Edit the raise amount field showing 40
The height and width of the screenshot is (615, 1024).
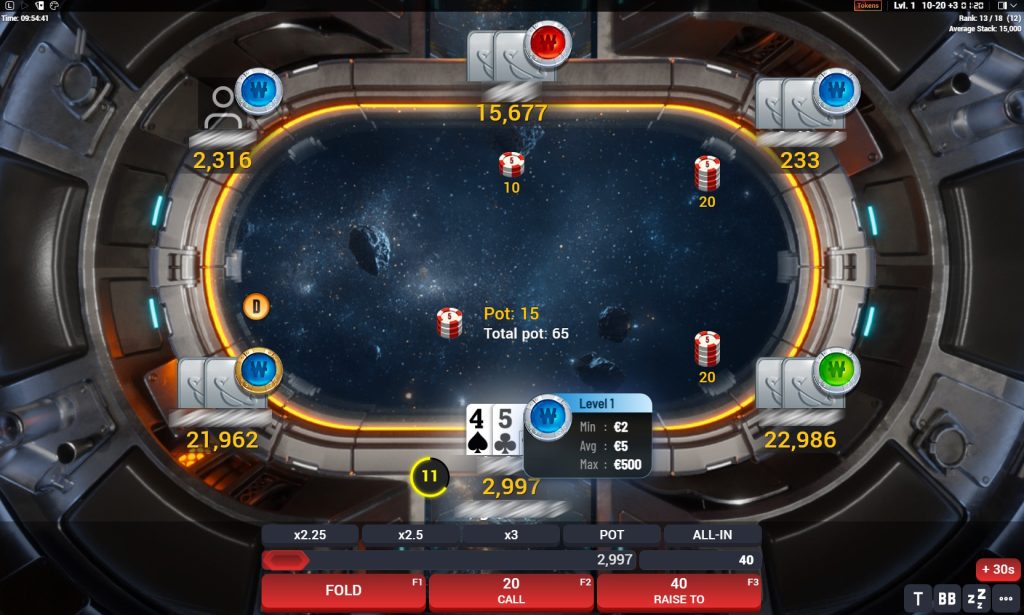(x=700, y=560)
